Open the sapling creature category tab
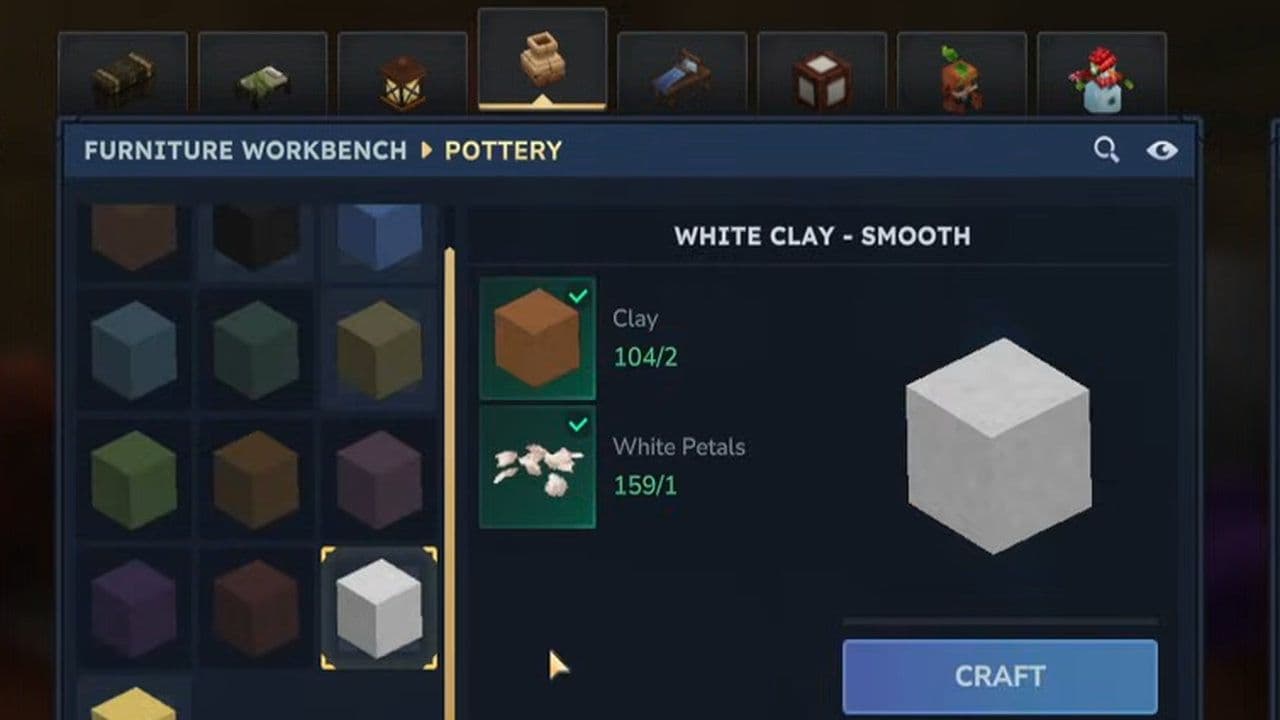Image resolution: width=1280 pixels, height=720 pixels. (962, 76)
